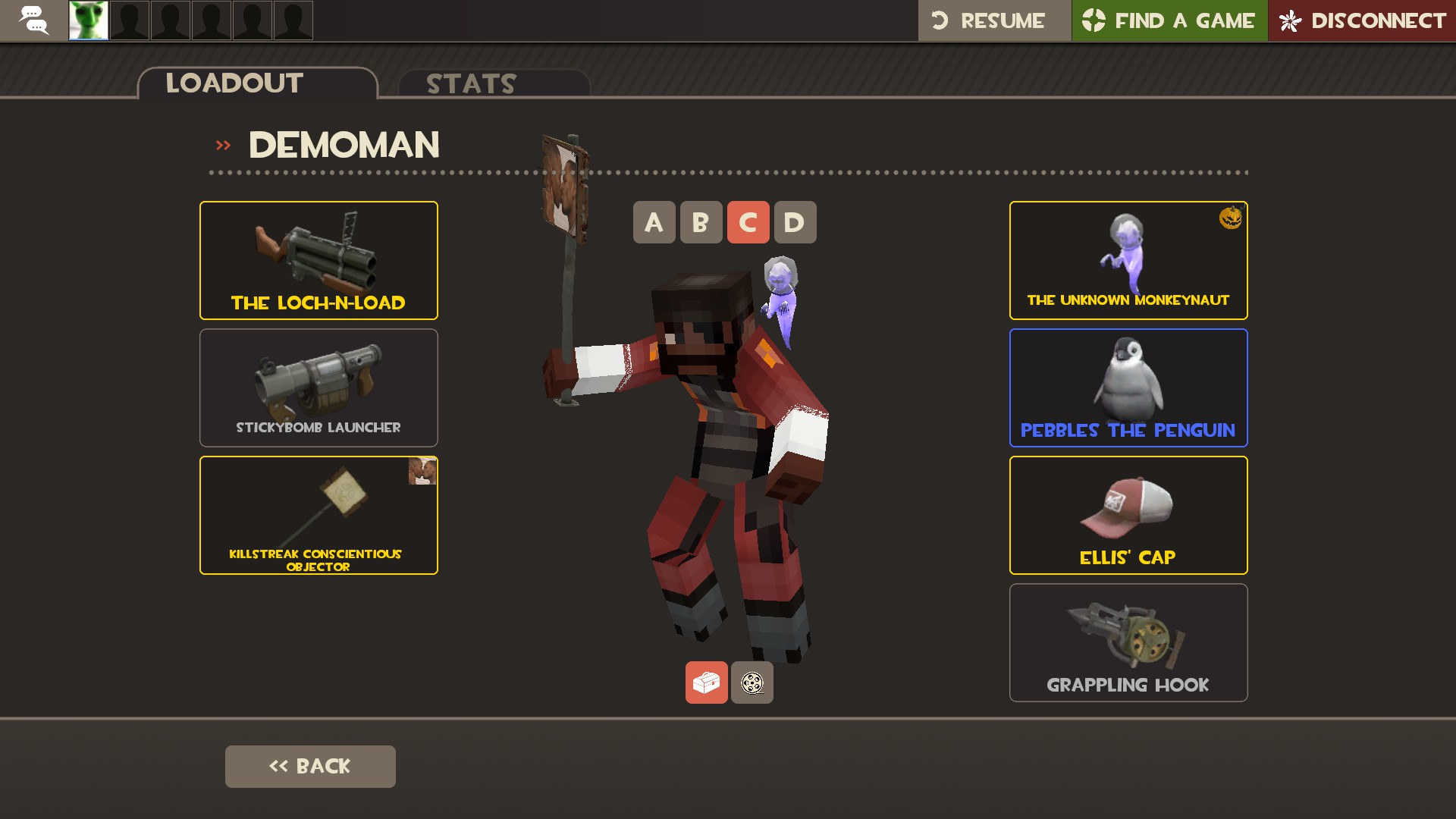Select the Grappling Hook slot

(1128, 642)
